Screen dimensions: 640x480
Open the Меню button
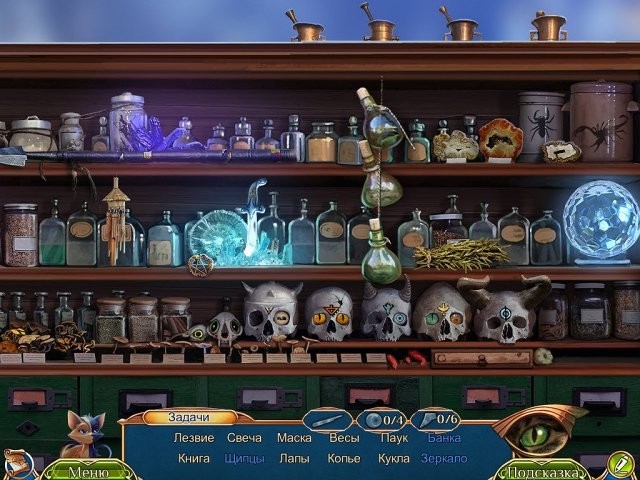[88, 472]
